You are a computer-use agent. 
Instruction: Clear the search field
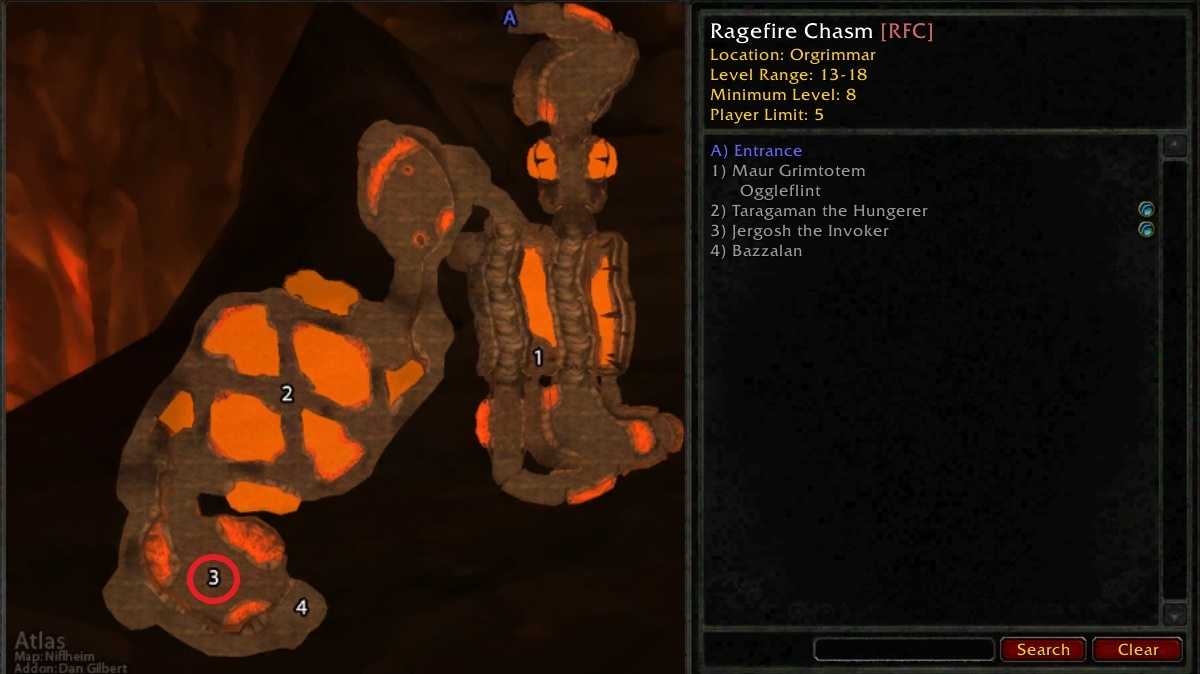(x=1138, y=649)
